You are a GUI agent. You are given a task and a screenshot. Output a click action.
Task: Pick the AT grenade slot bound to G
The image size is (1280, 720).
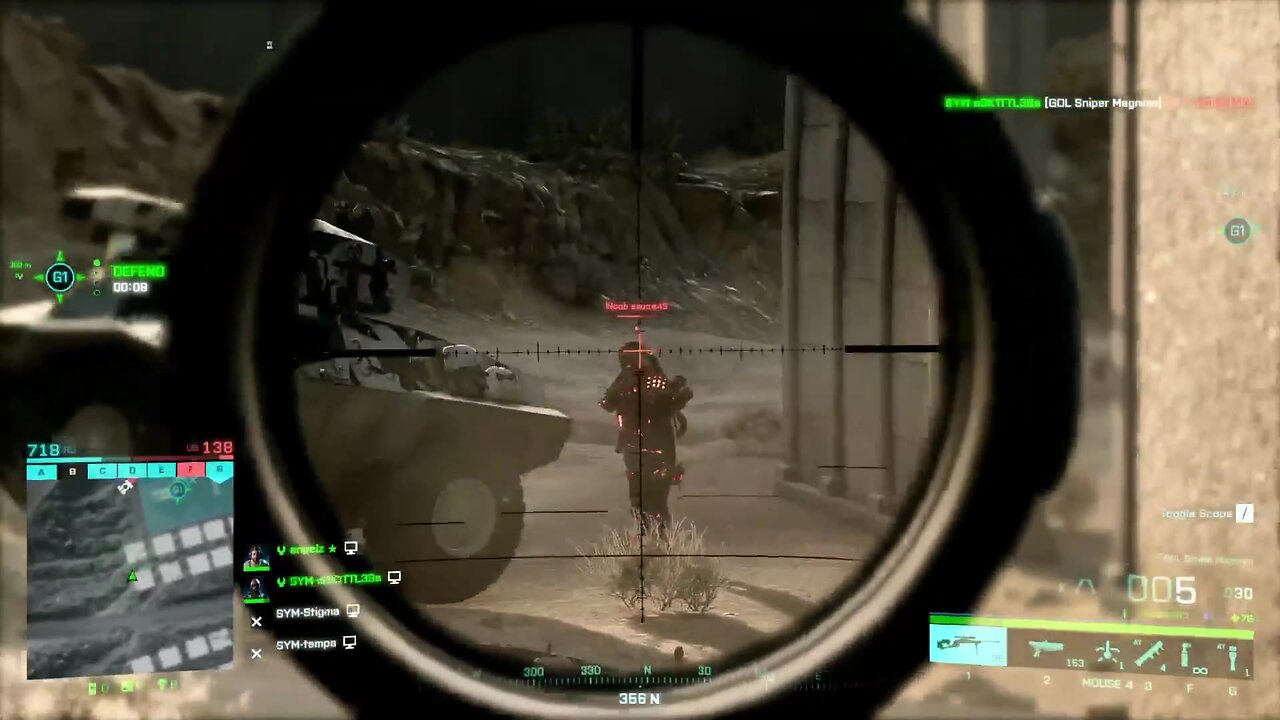tap(1232, 657)
